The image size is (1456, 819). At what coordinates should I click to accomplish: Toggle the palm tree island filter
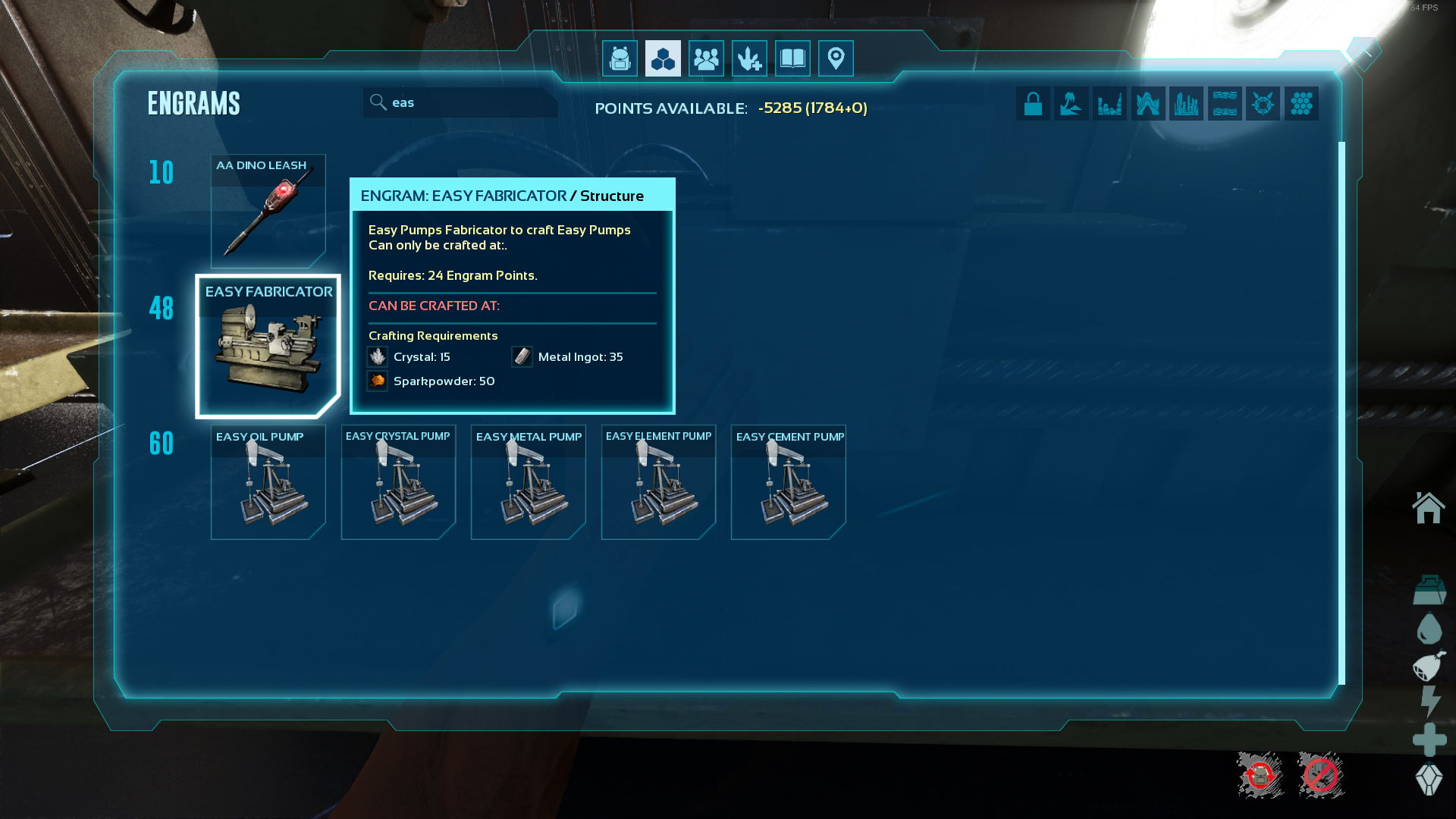tap(1071, 104)
